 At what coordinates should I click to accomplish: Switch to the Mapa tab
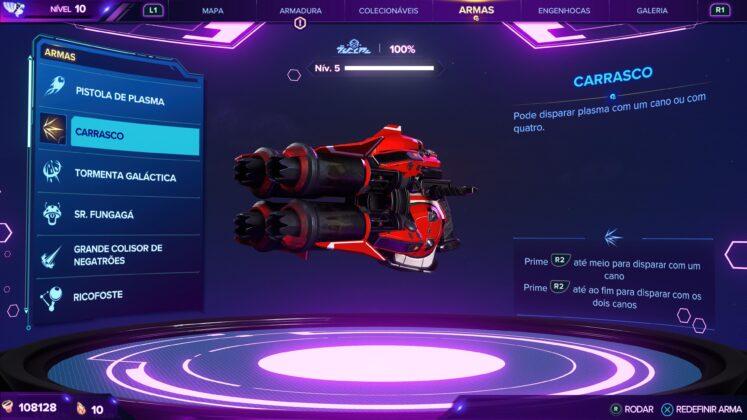212,10
